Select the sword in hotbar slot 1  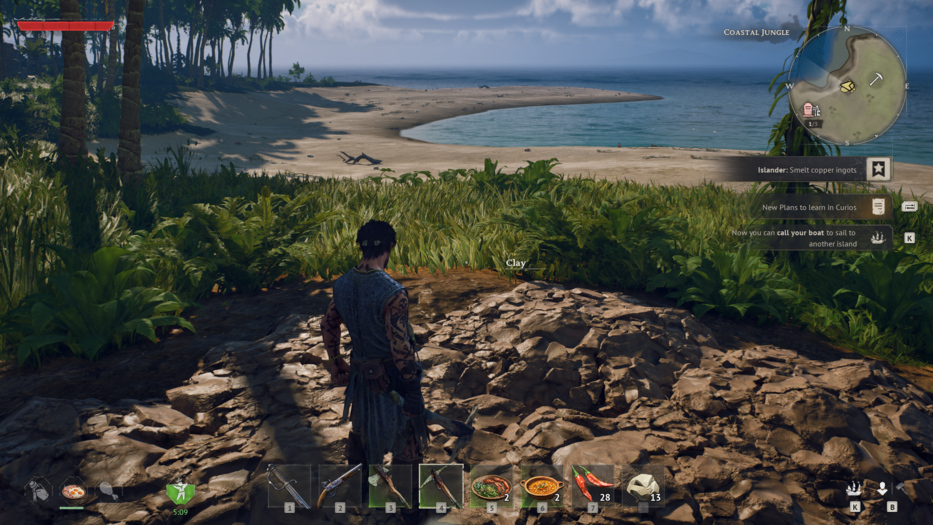click(x=289, y=487)
